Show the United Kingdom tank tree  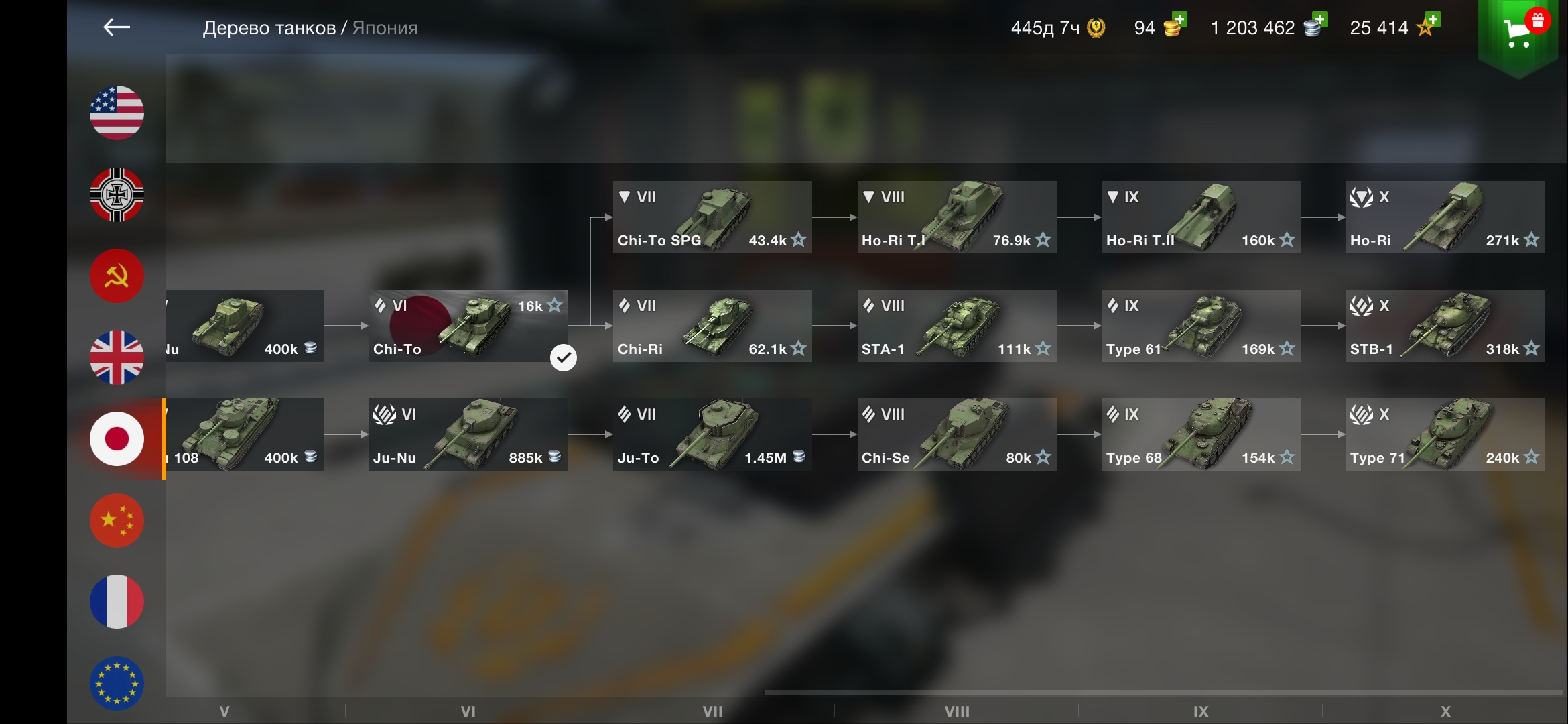[x=117, y=357]
